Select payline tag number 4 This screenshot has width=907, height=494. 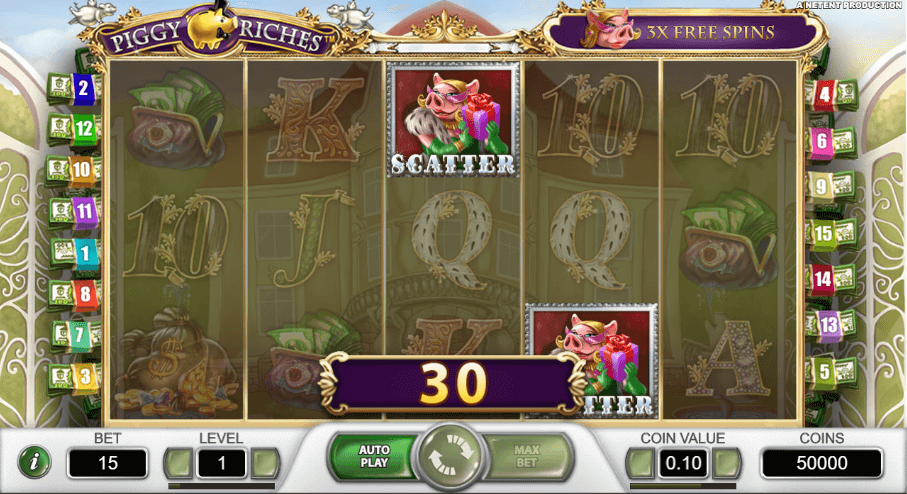[x=824, y=96]
